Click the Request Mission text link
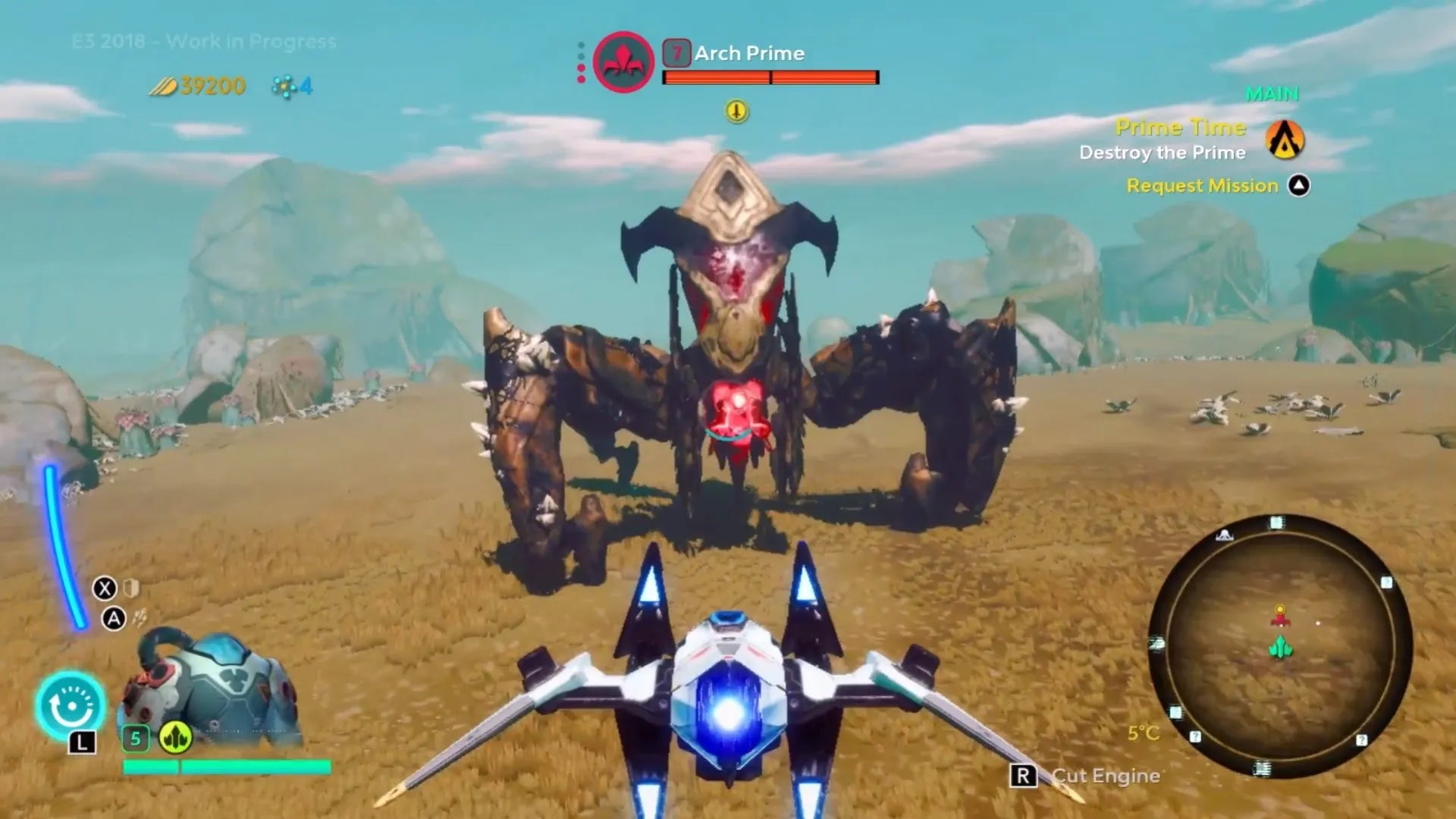This screenshot has height=819, width=1456. [1202, 185]
